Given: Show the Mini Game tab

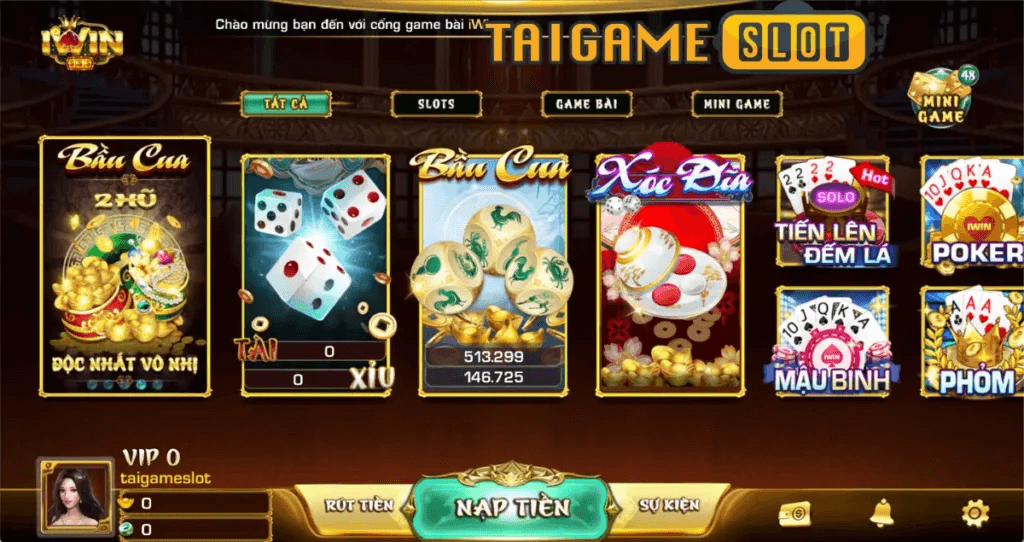Looking at the screenshot, I should [x=736, y=103].
